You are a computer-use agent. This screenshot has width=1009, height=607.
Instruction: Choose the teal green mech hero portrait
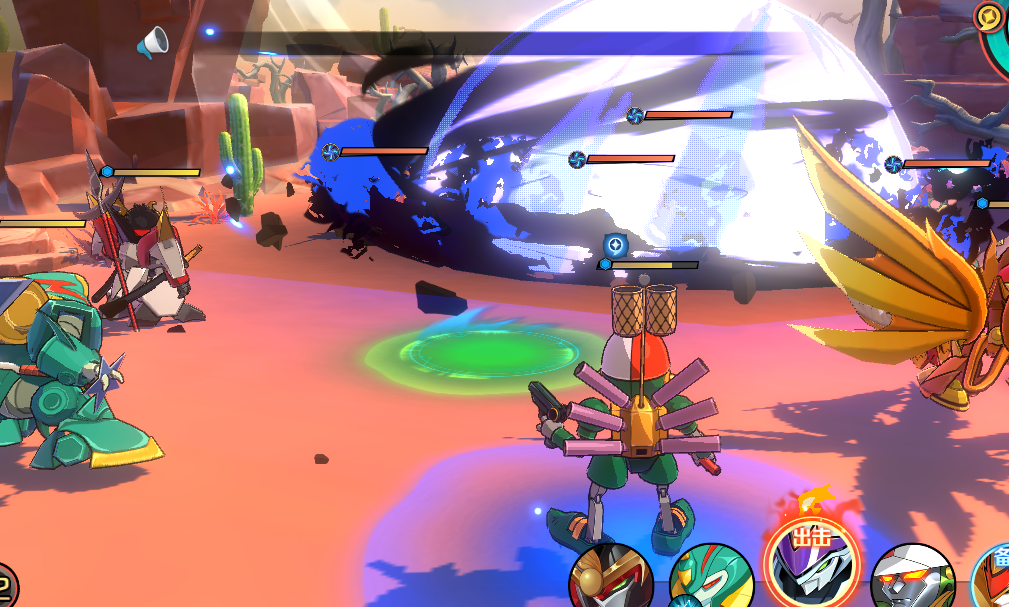tap(710, 579)
